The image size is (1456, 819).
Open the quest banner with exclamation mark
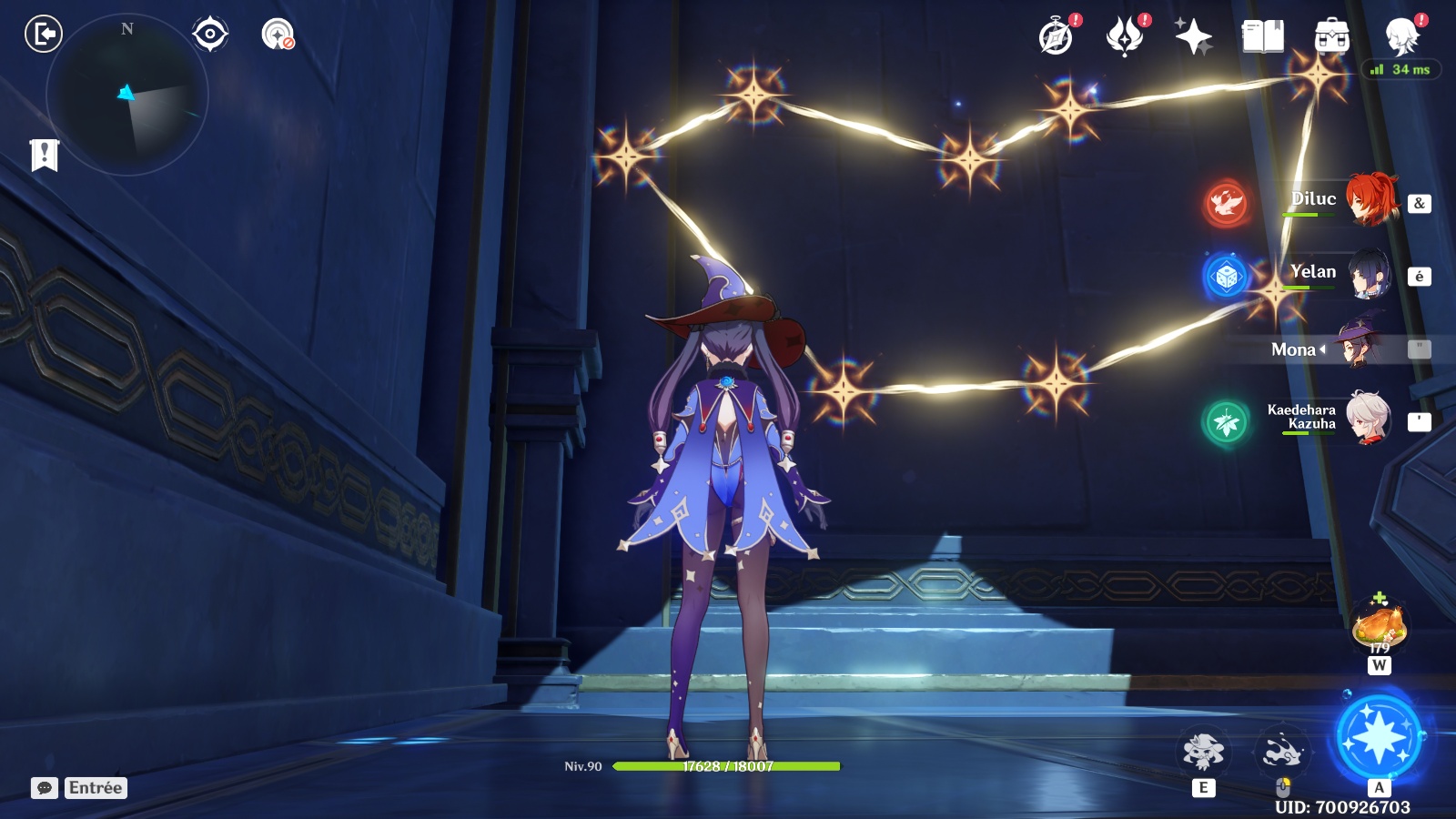click(x=44, y=155)
